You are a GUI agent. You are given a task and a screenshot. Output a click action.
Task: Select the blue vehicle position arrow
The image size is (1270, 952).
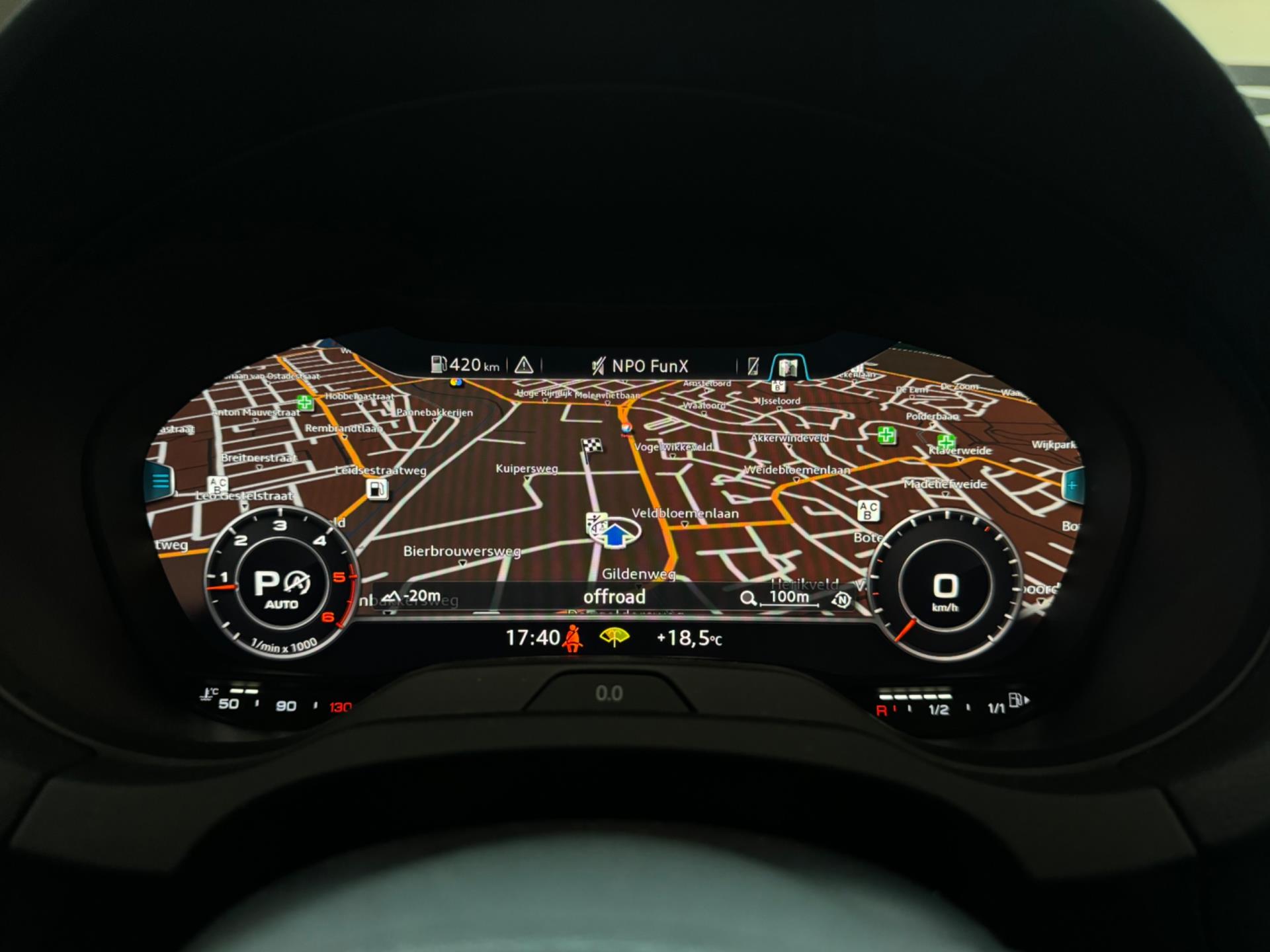(616, 534)
